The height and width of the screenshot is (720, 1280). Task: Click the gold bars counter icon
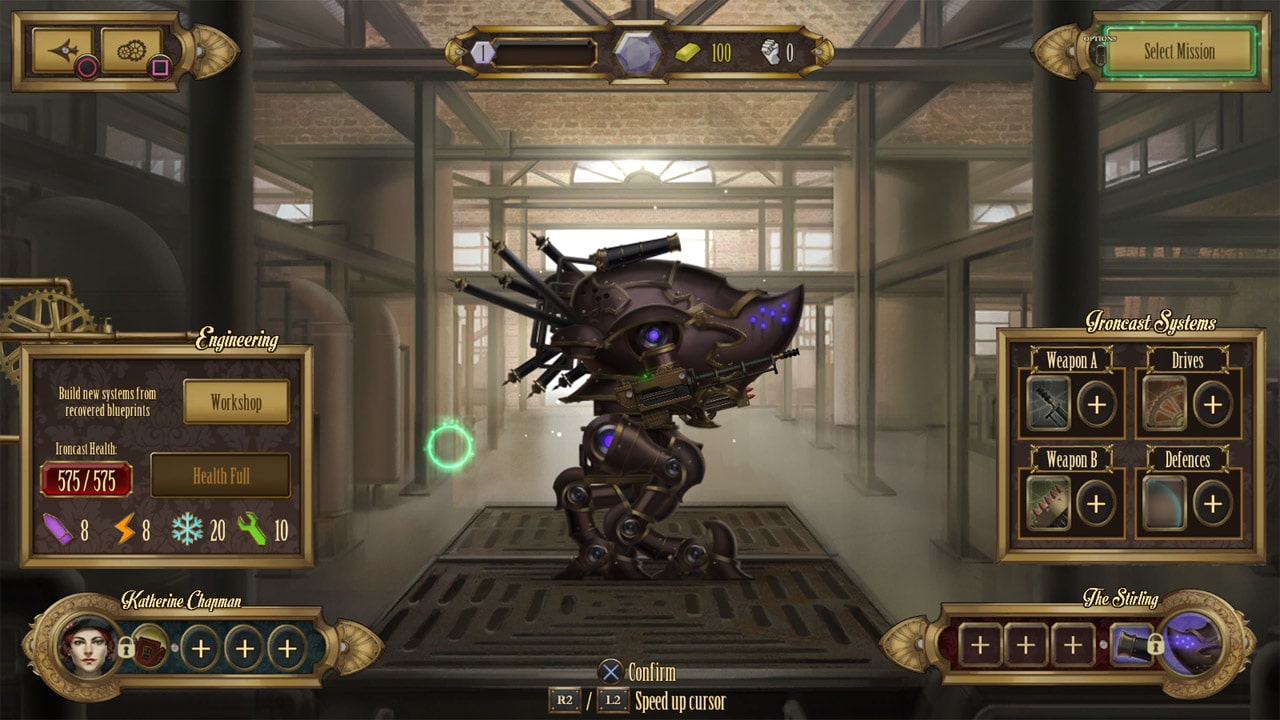click(x=689, y=51)
